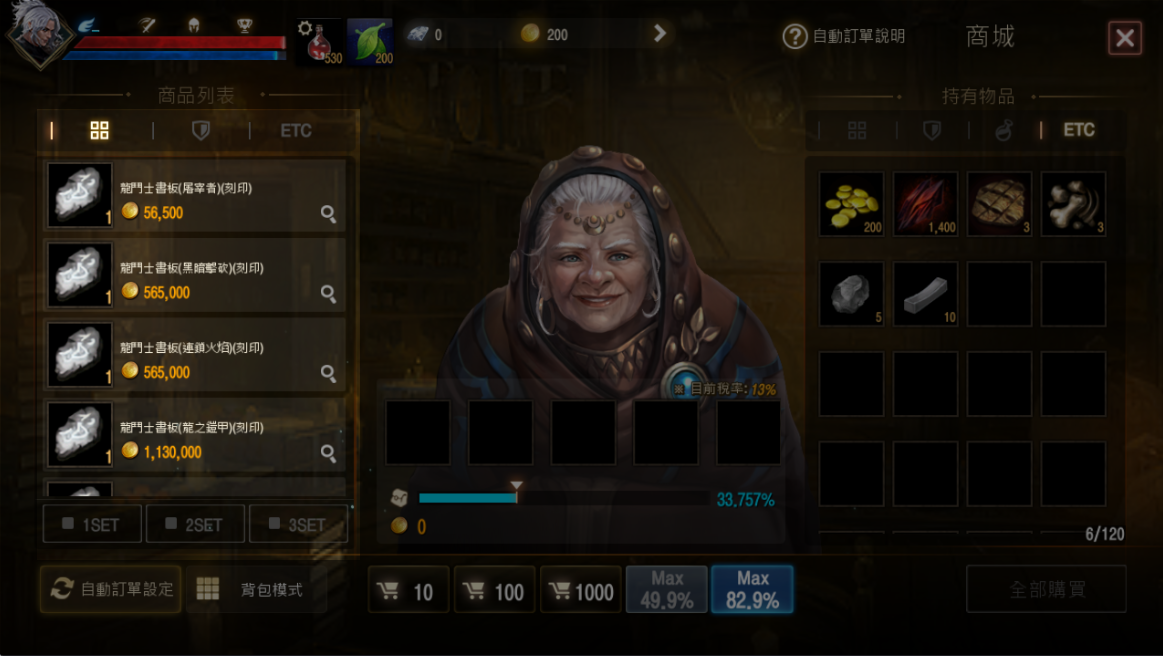Toggle the 2SET checkbox
This screenshot has width=1163, height=656.
pos(195,524)
